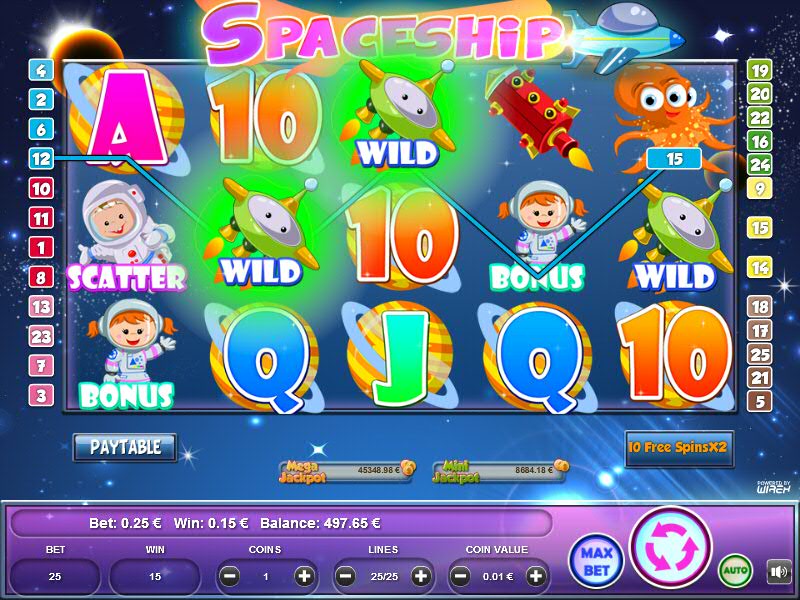Screen dimensions: 800x600
Task: Highlight payline number 10
Action: pos(41,188)
